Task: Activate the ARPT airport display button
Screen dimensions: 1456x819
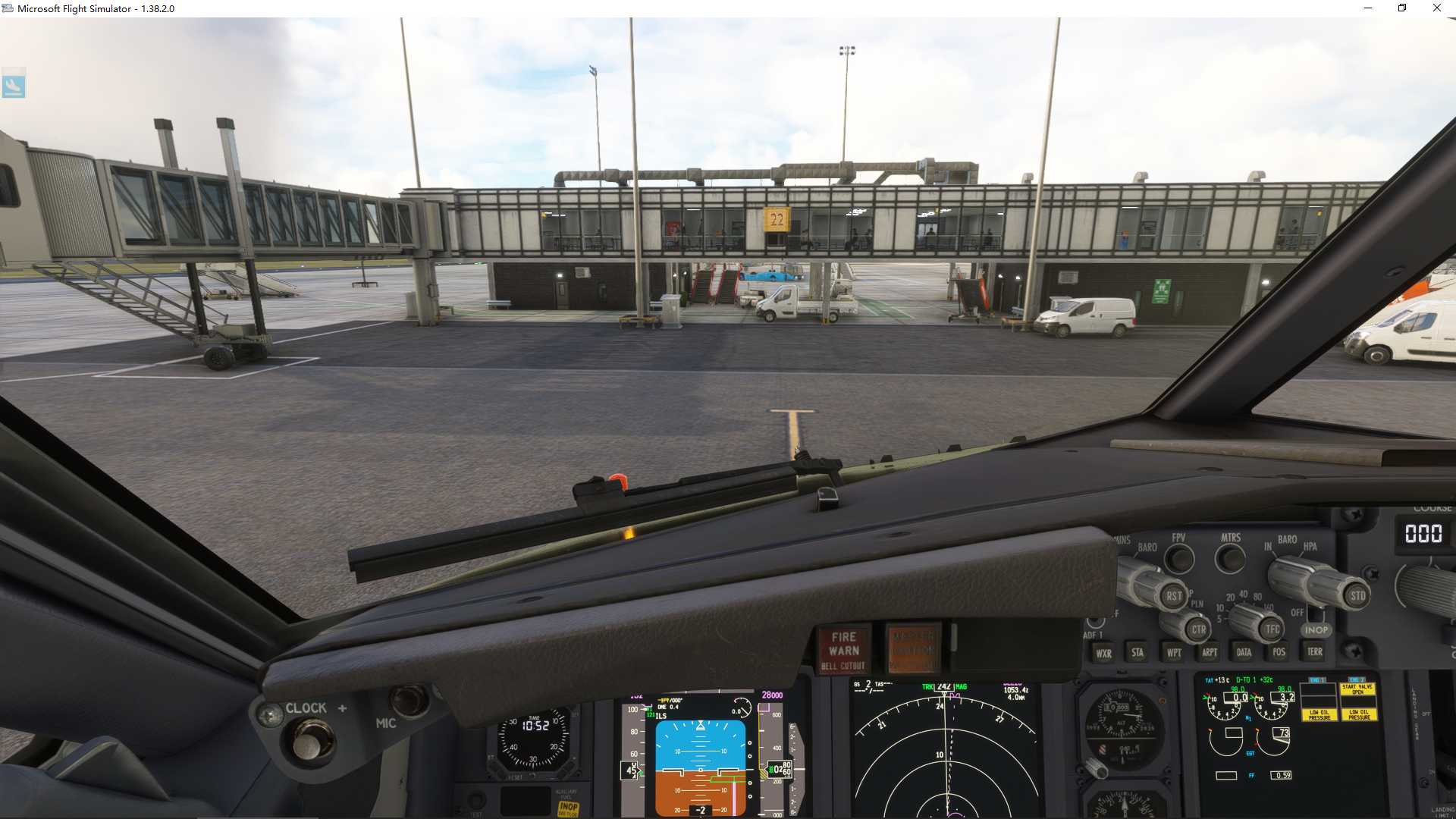Action: pyautogui.click(x=1210, y=652)
